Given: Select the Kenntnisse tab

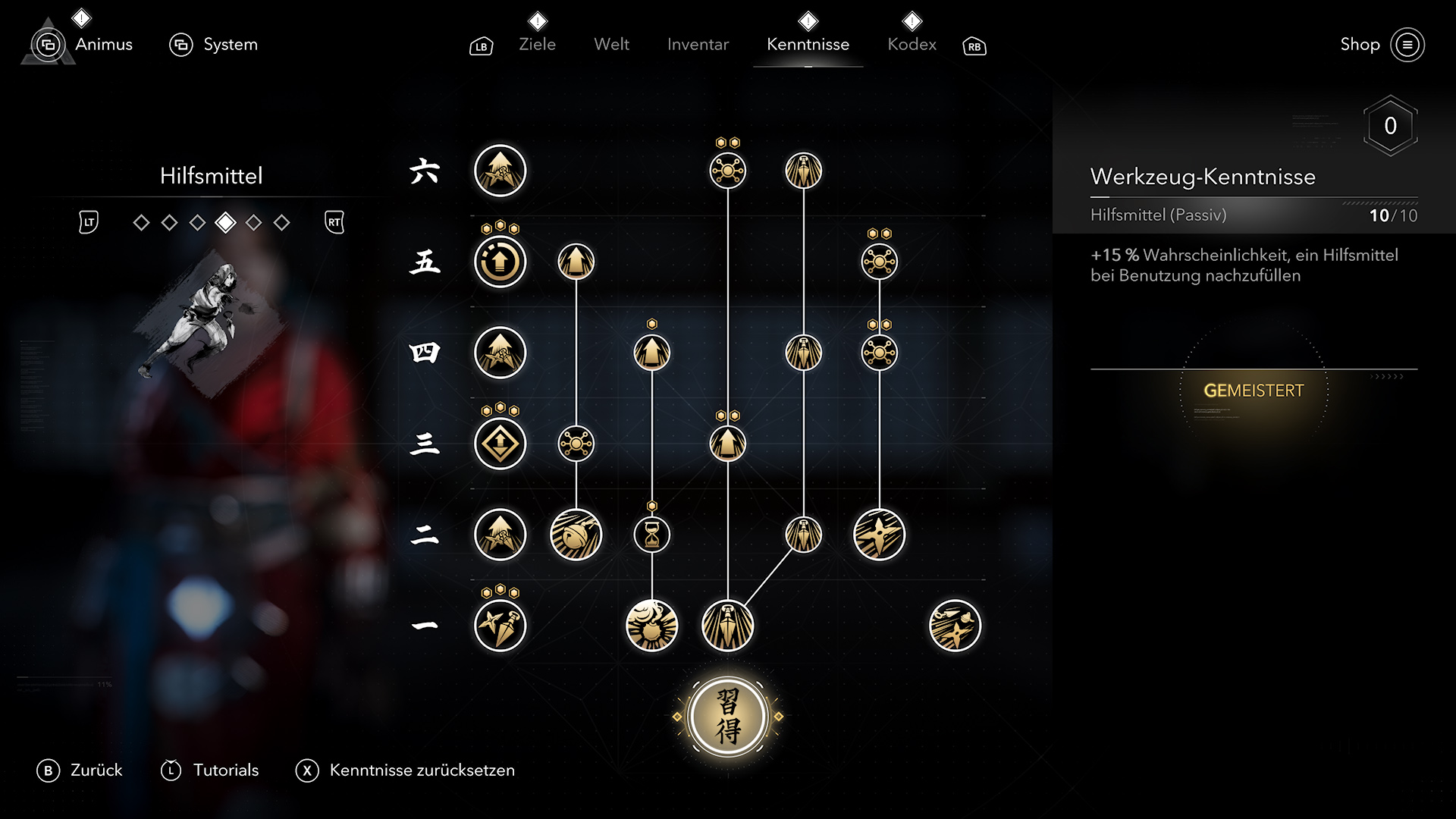Looking at the screenshot, I should tap(808, 45).
